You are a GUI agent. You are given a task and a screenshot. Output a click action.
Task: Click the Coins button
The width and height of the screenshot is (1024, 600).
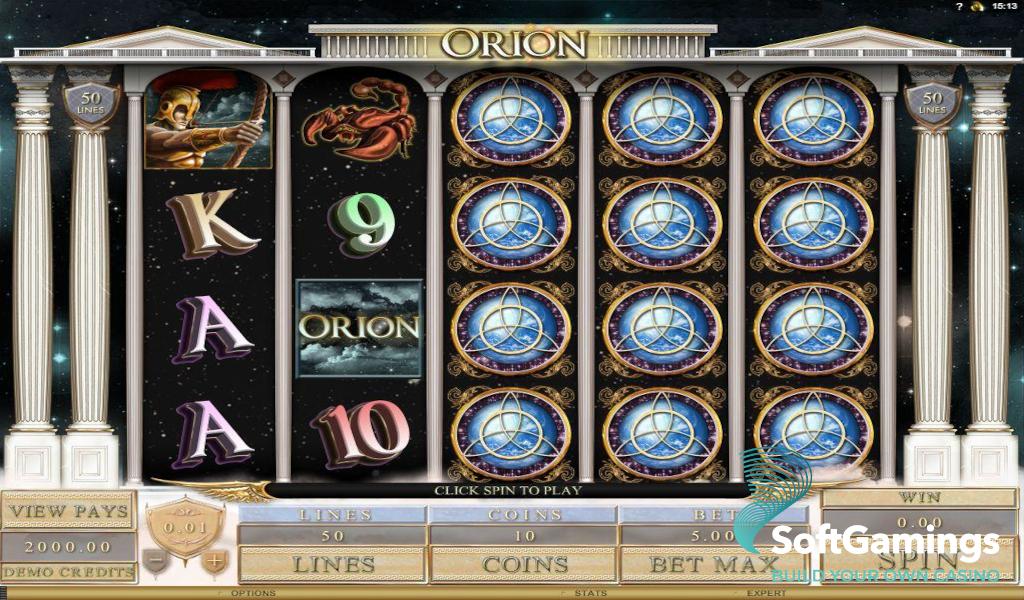(525, 564)
